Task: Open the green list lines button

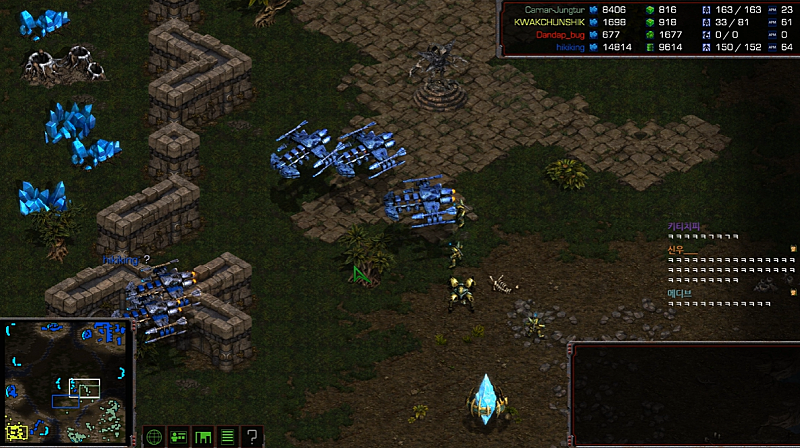Action: pos(227,436)
